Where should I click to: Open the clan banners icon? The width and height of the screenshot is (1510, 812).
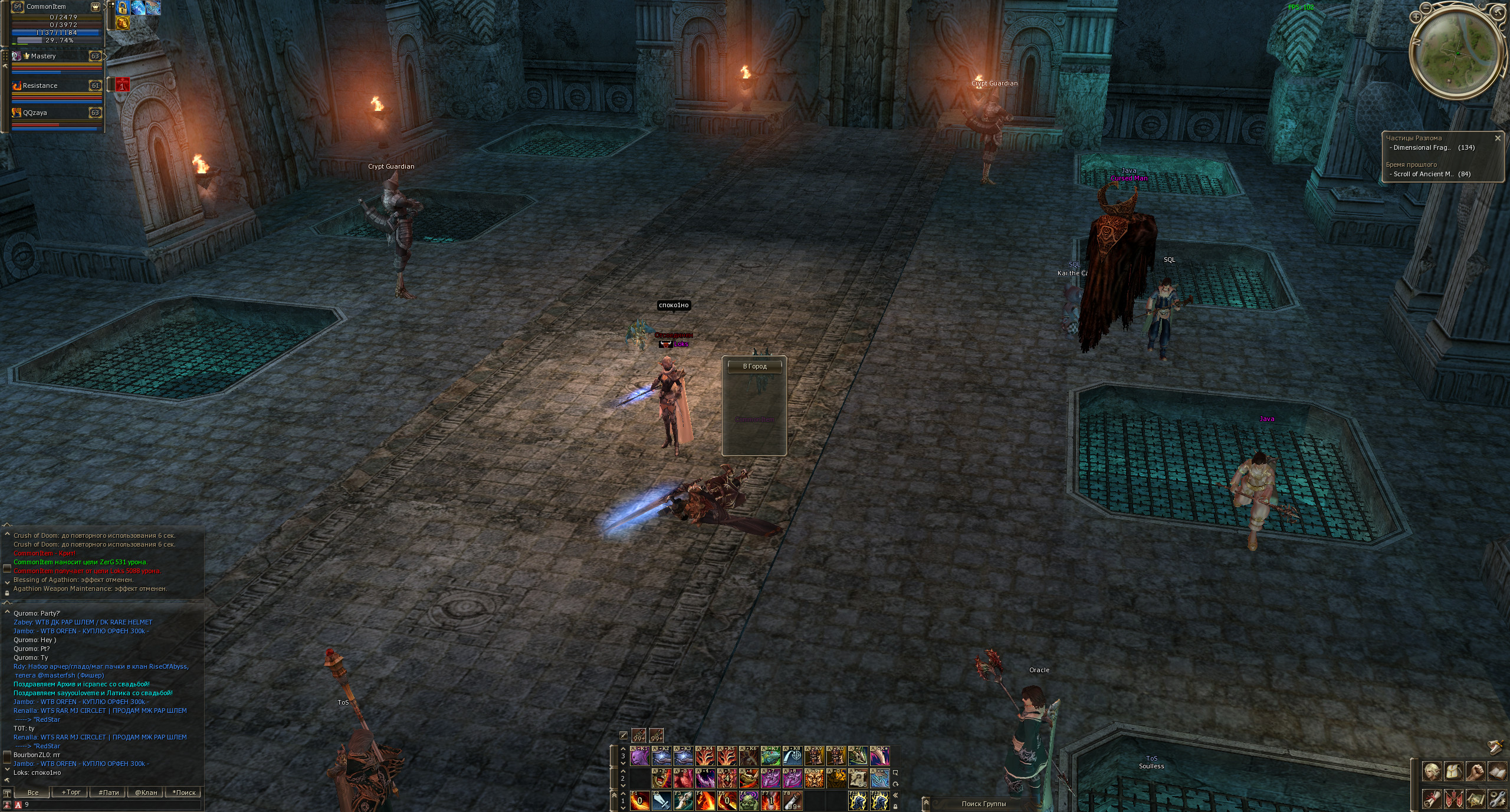click(1453, 798)
